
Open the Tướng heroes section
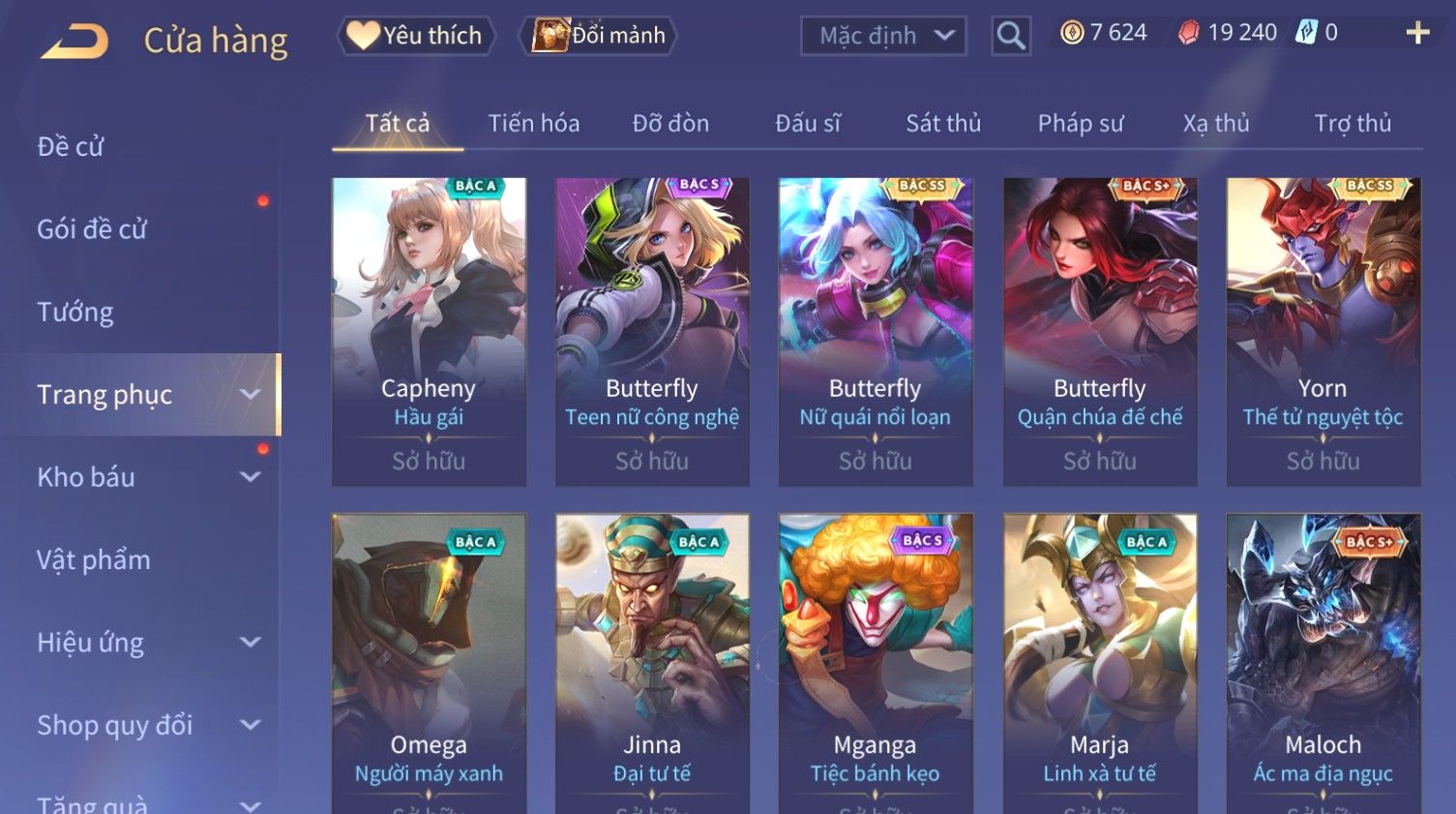(75, 312)
